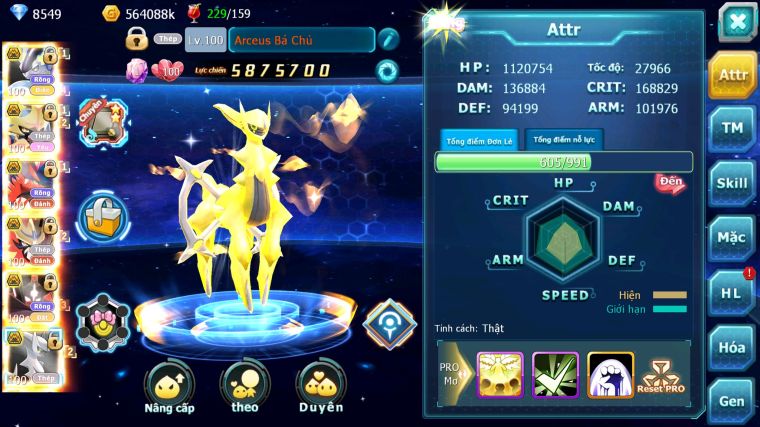Switch to the TM tab
Image resolution: width=760 pixels, height=427 pixels.
point(733,129)
